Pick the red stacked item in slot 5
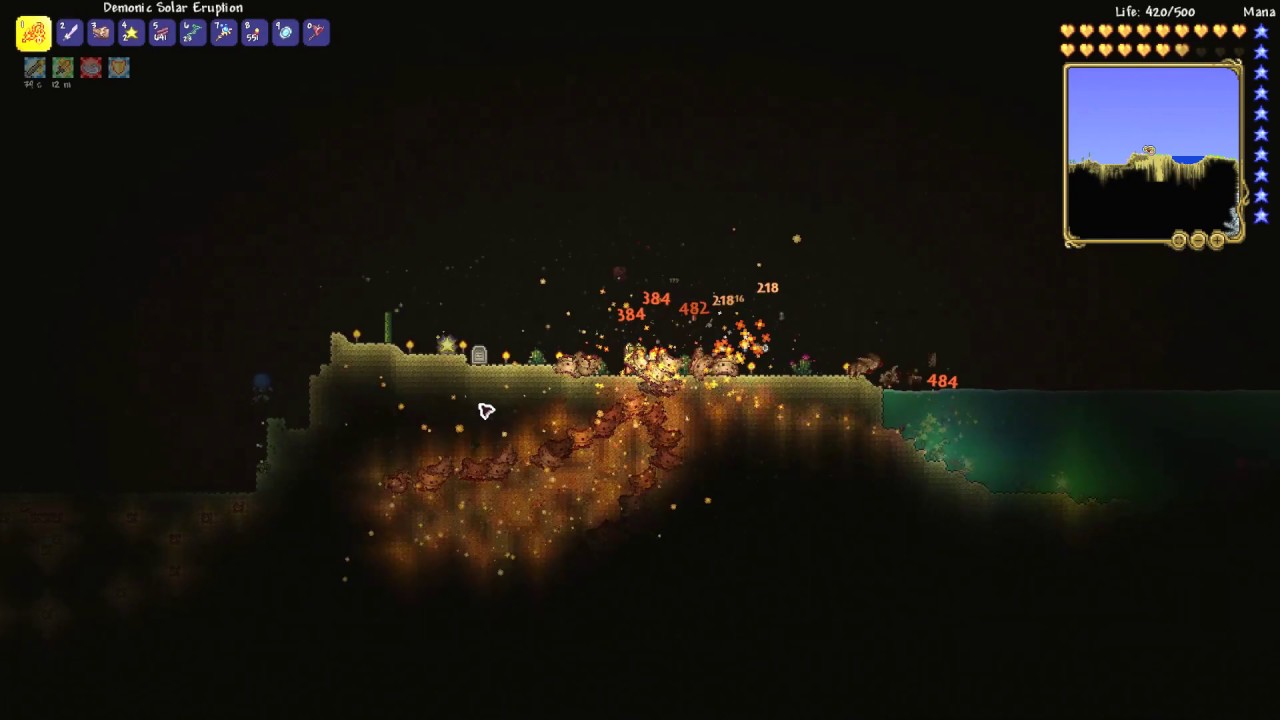The image size is (1280, 720). (x=162, y=32)
